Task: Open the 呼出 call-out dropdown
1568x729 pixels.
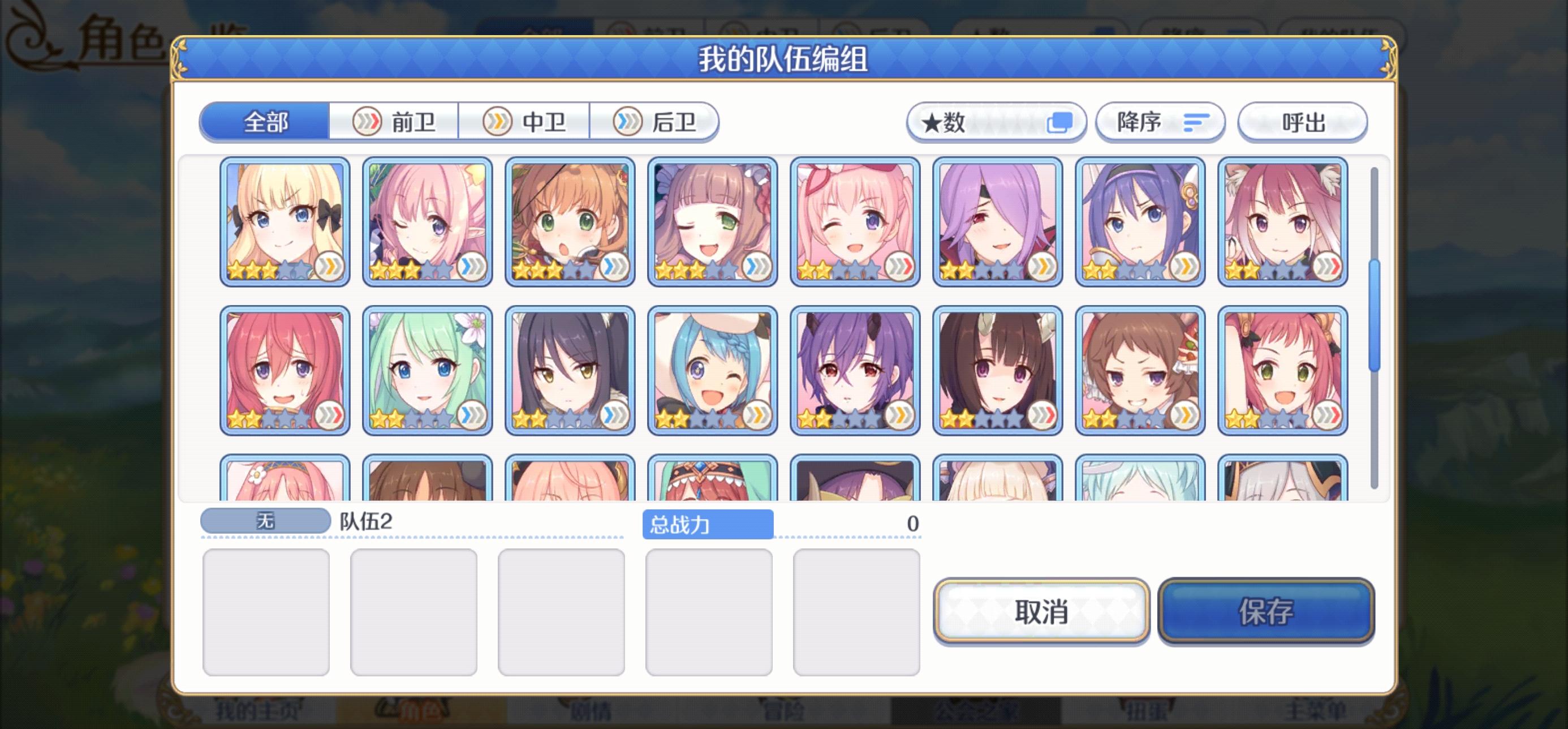Action: [1303, 122]
